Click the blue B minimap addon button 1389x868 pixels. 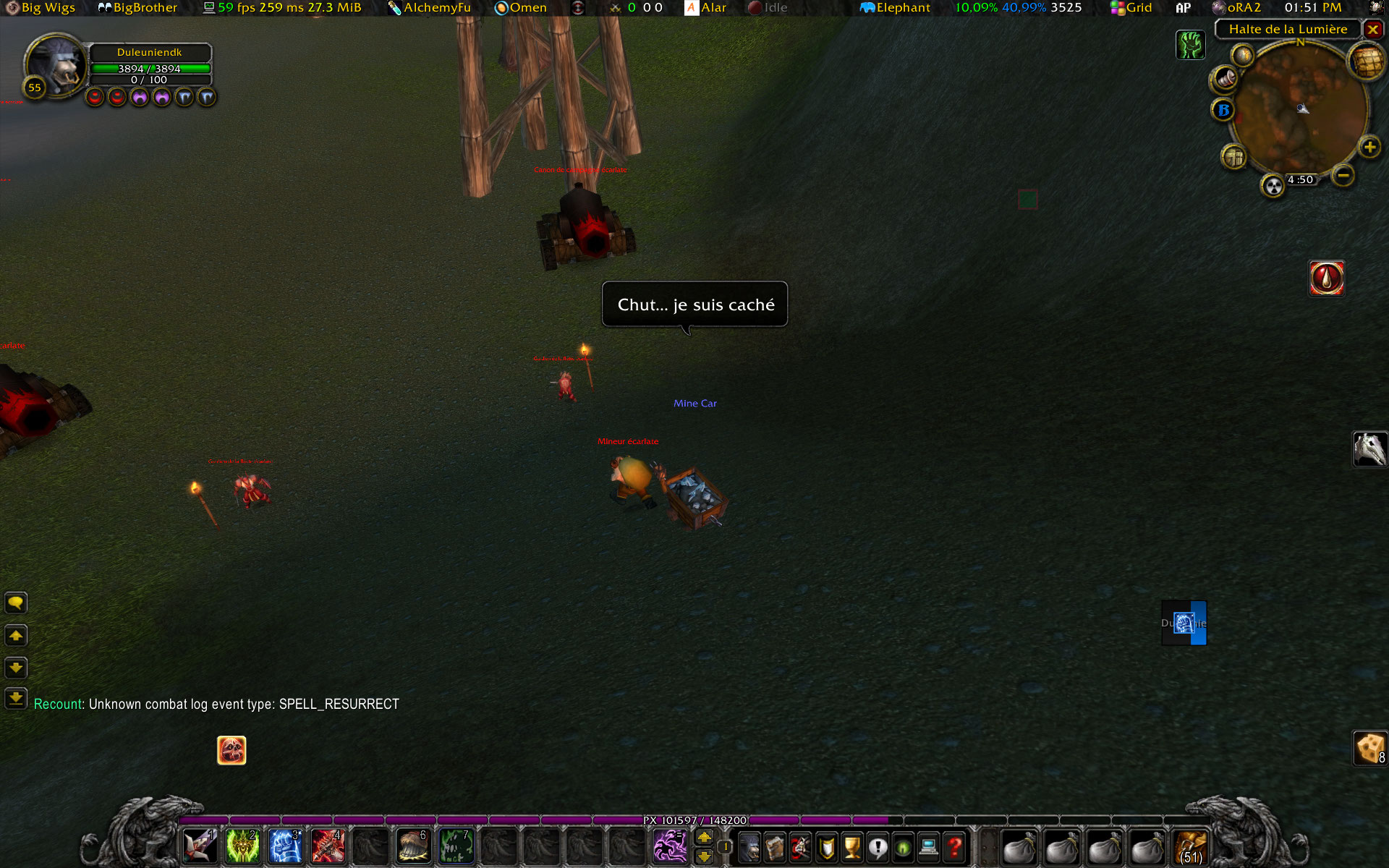coord(1223,110)
